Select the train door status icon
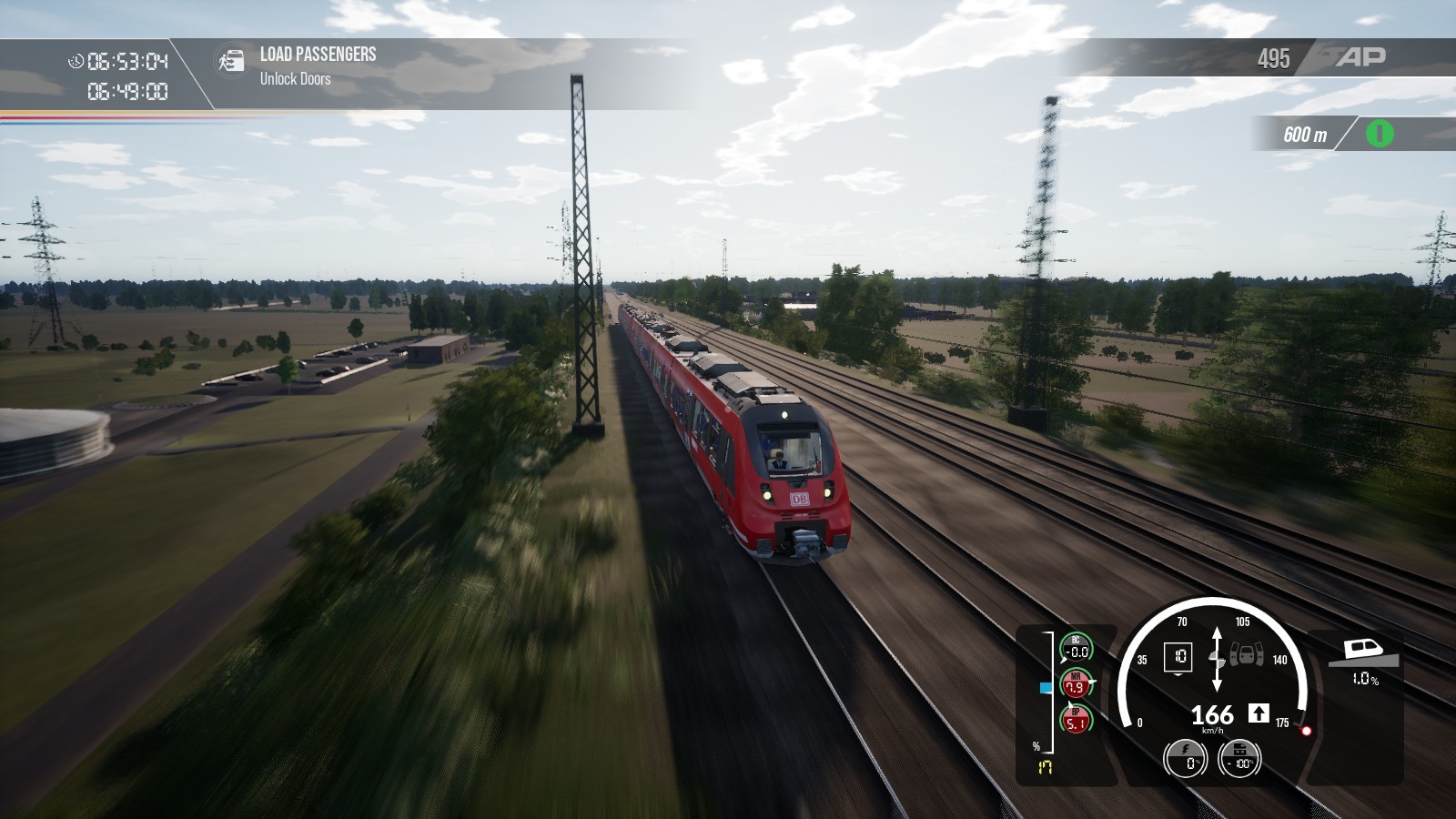The width and height of the screenshot is (1456, 819). [1248, 653]
